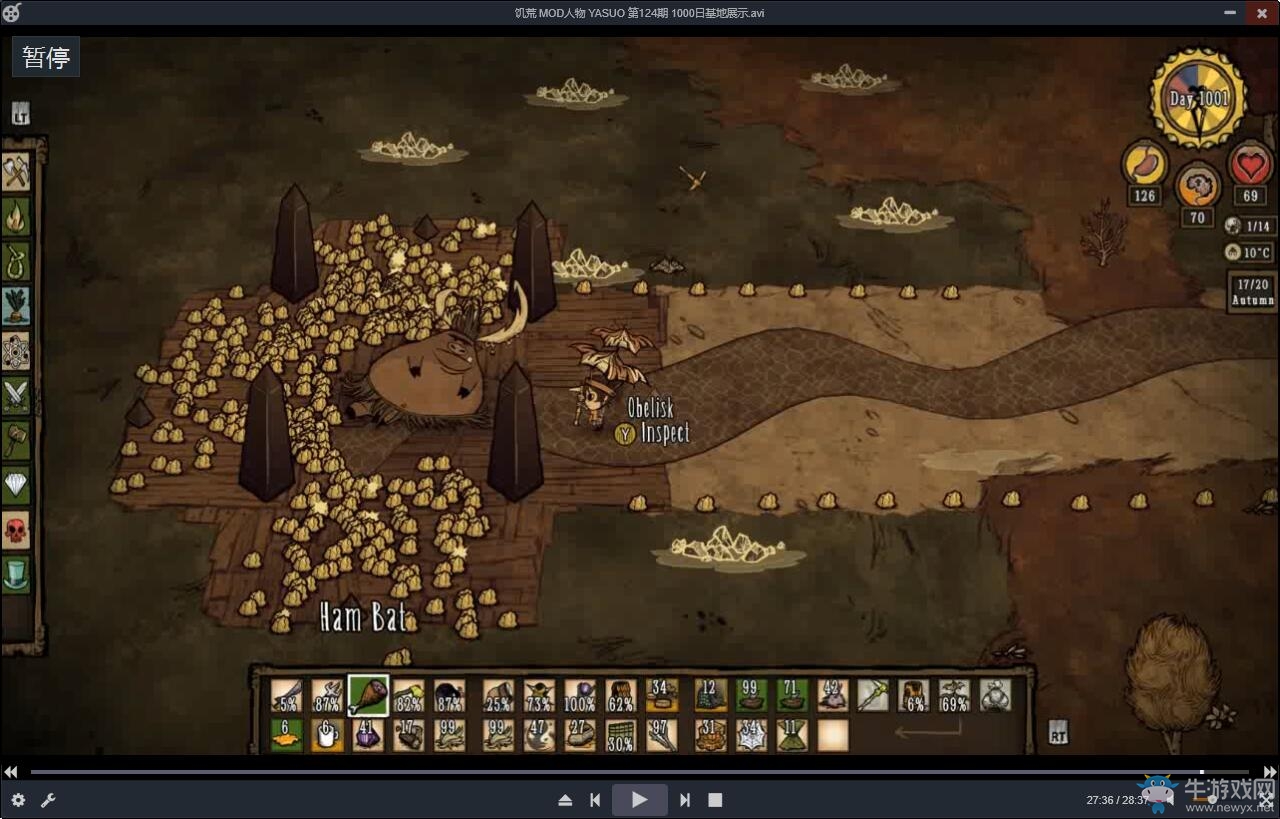Play the paused video
Screen dimensions: 1280x819
click(639, 800)
